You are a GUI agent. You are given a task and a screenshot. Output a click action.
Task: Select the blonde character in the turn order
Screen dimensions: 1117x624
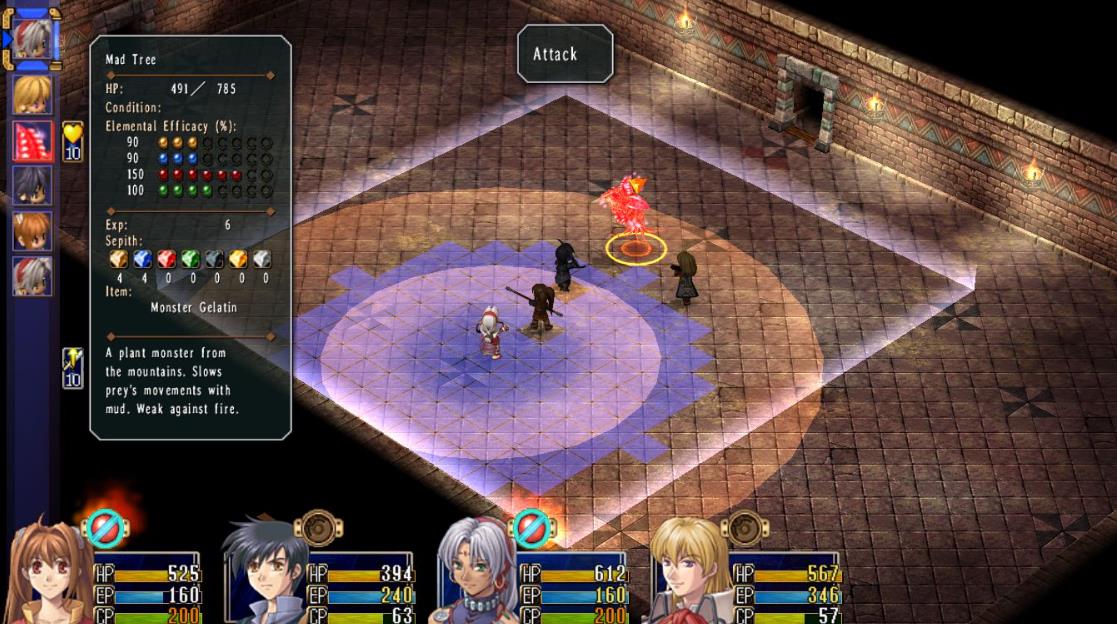coord(32,94)
